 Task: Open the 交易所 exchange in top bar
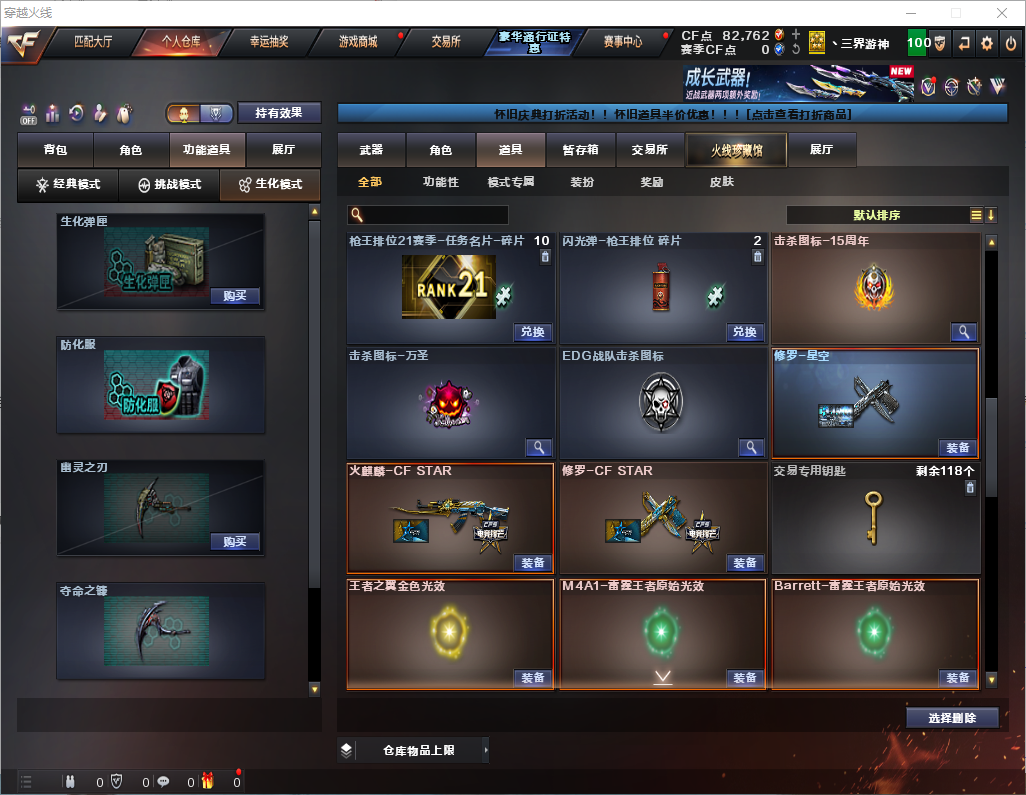[446, 42]
